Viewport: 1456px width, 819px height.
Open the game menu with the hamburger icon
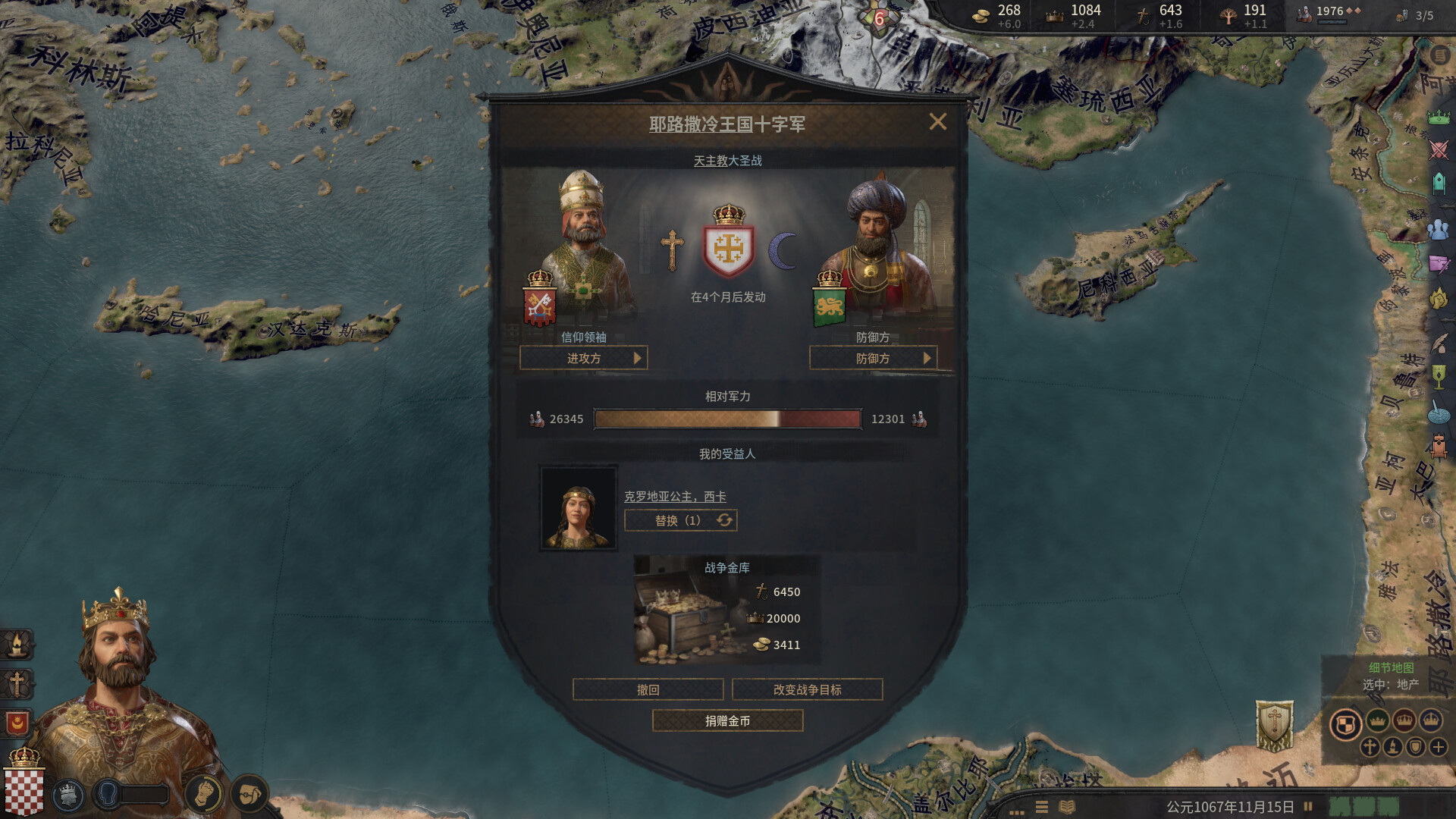click(x=1042, y=807)
